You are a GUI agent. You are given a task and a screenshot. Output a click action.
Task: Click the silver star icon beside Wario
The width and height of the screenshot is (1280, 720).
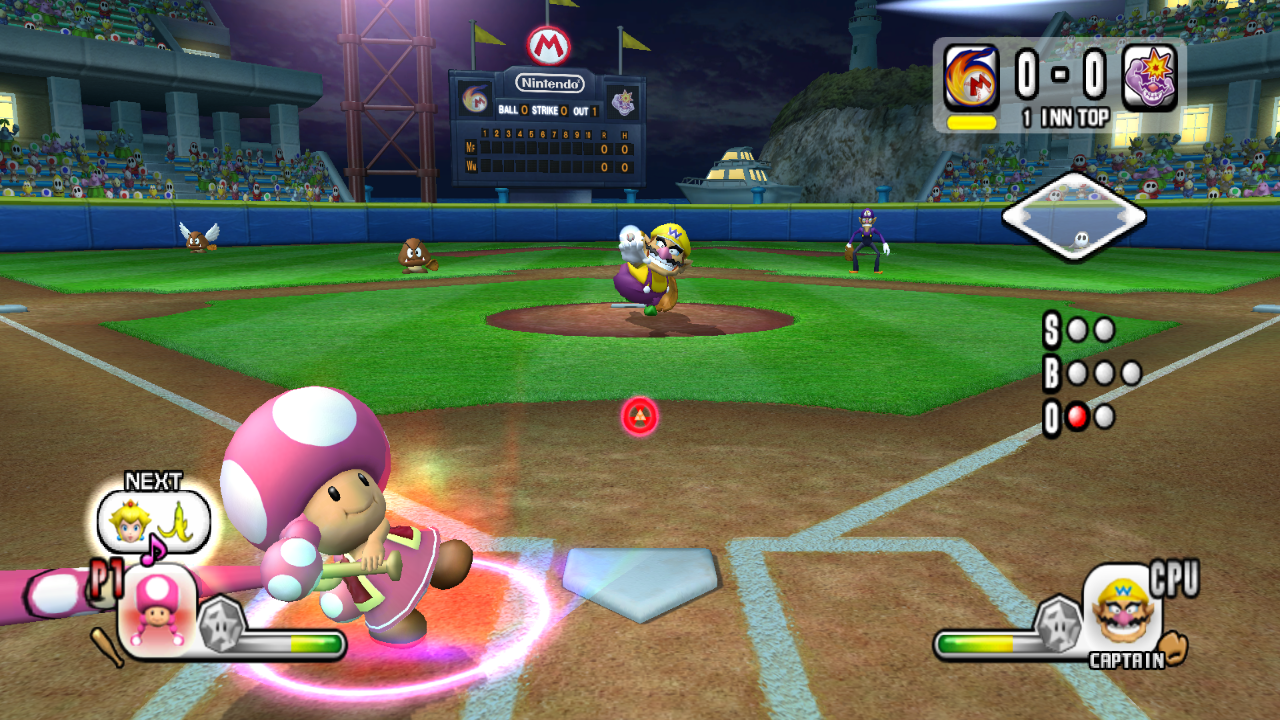pos(1057,622)
